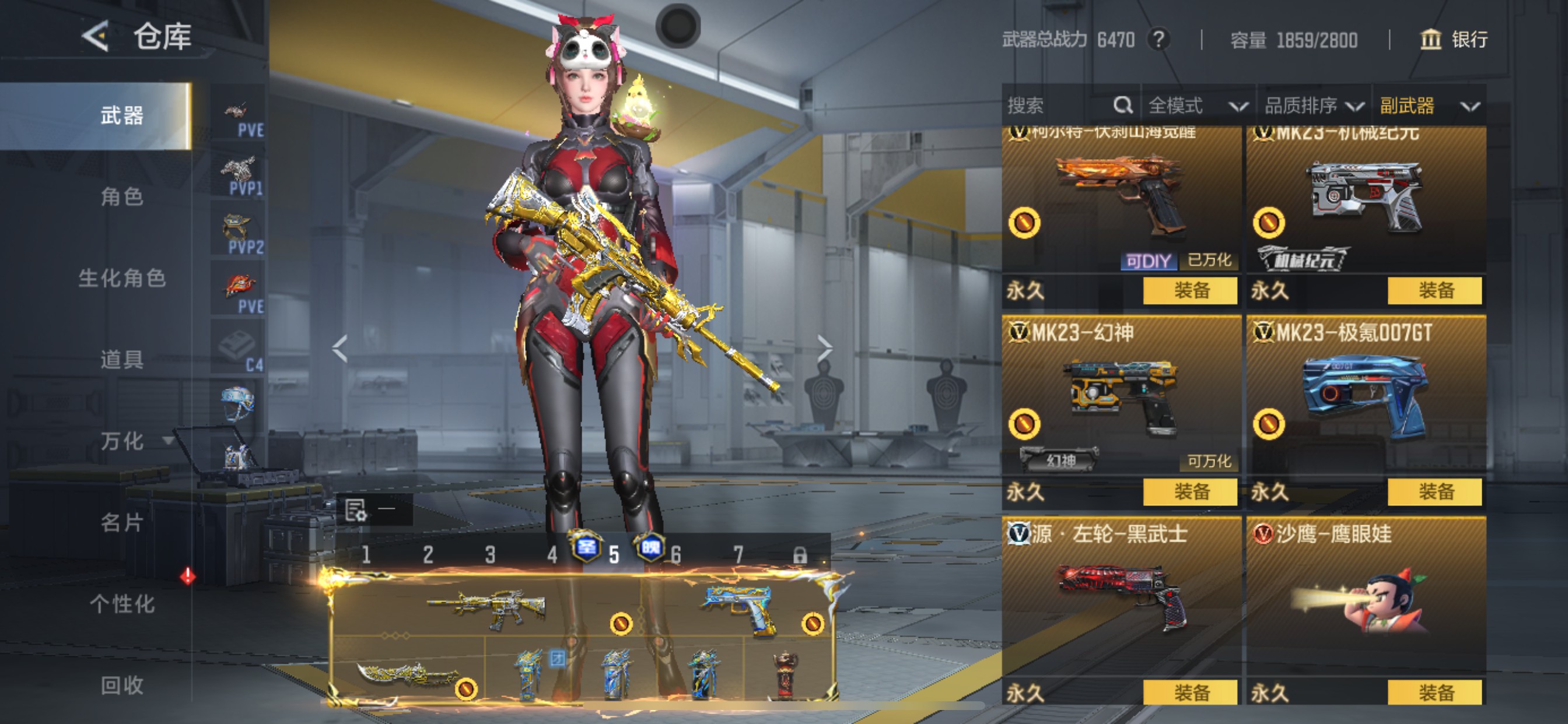Rotate to the next character view arrow
Screen dimensions: 1568x724
825,348
